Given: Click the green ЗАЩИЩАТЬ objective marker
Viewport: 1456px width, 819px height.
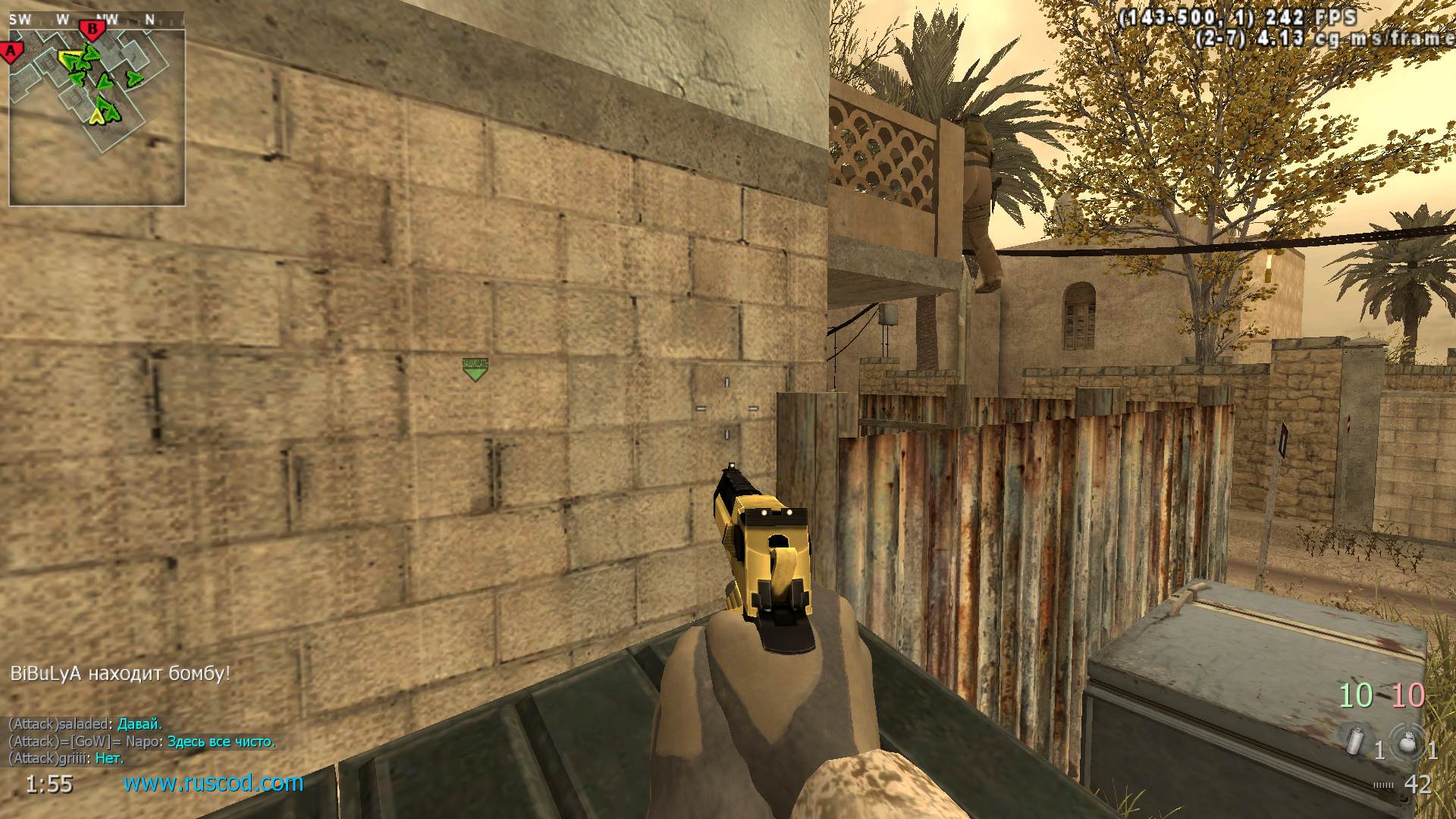Looking at the screenshot, I should coord(475,369).
